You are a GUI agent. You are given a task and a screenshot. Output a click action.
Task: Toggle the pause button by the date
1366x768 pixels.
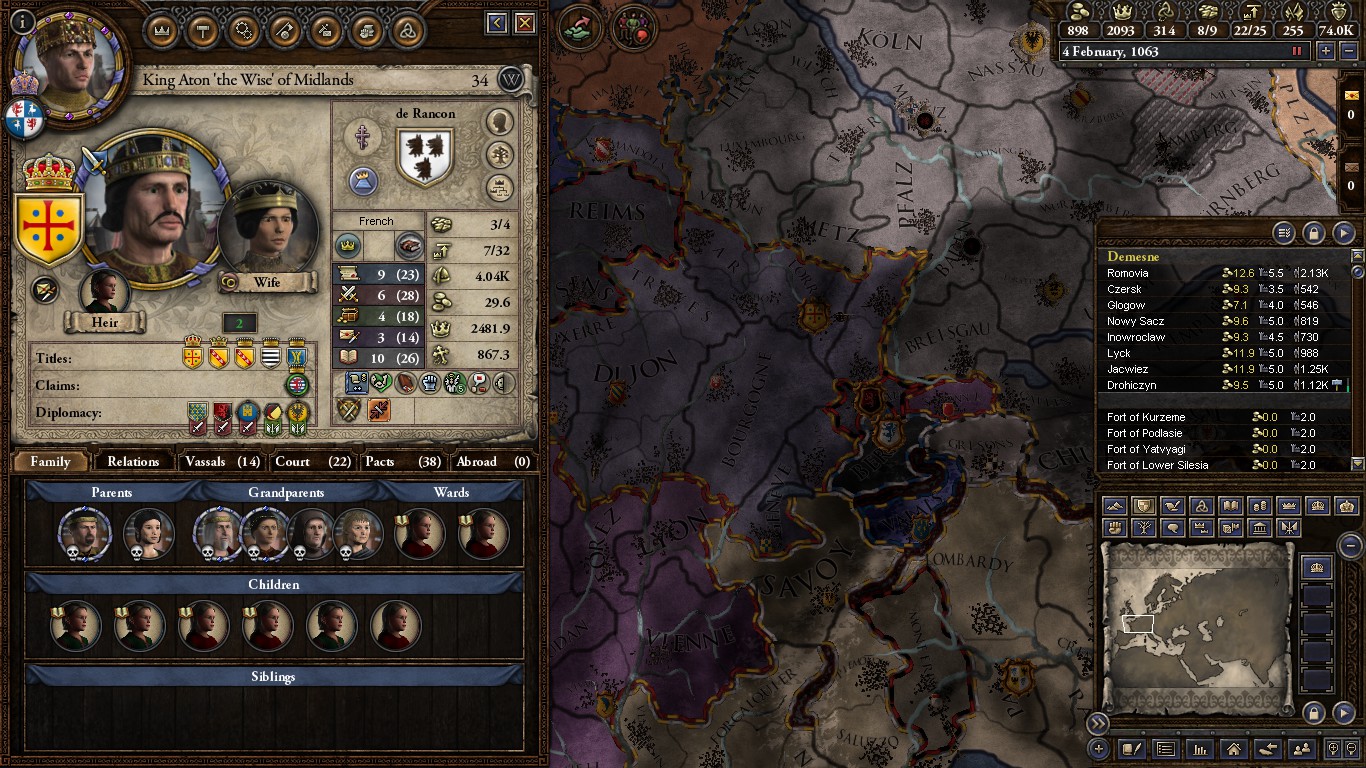1298,51
